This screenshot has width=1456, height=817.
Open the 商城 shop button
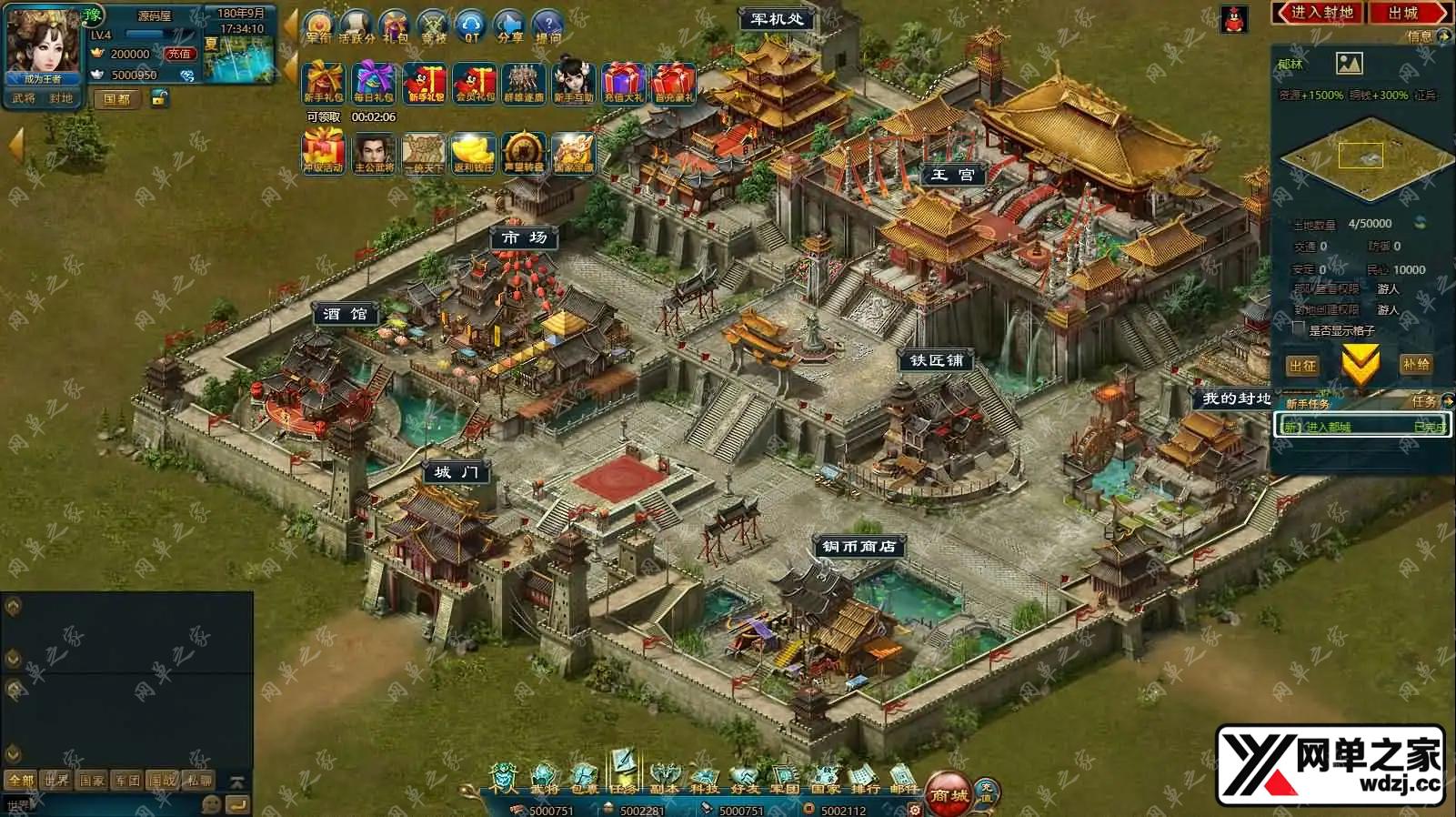(948, 793)
